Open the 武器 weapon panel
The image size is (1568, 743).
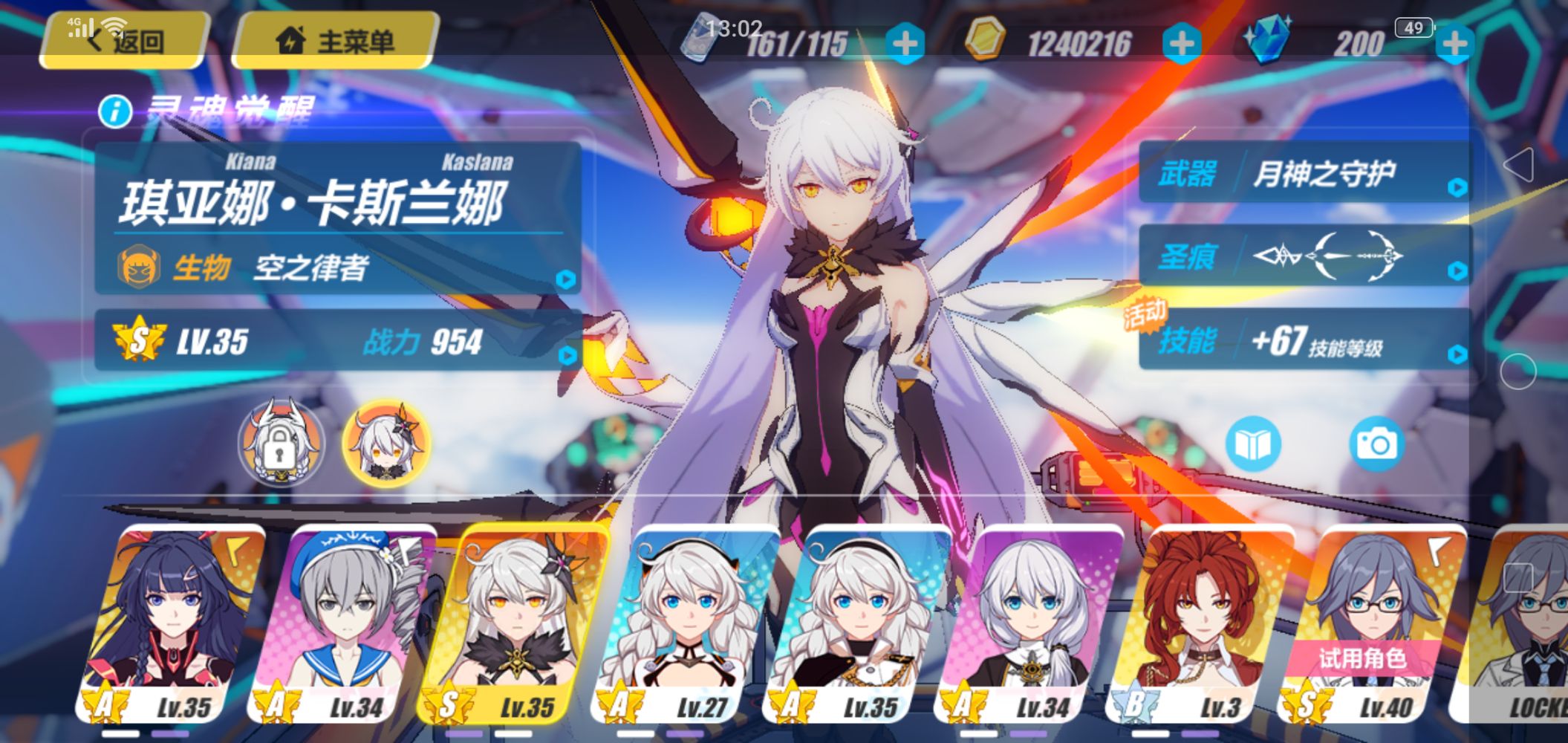pos(1304,174)
